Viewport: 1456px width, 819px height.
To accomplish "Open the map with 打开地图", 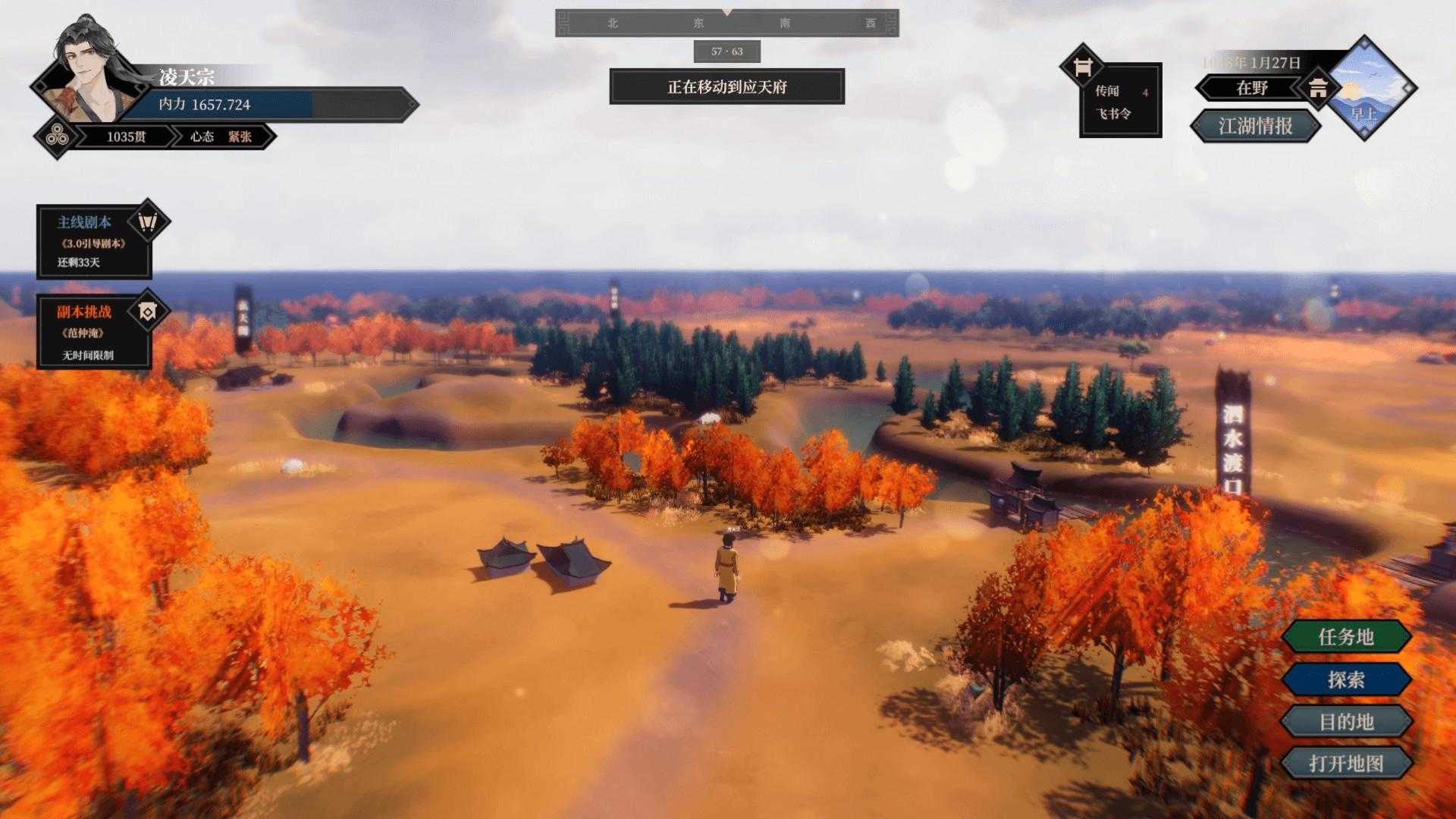I will [1346, 763].
